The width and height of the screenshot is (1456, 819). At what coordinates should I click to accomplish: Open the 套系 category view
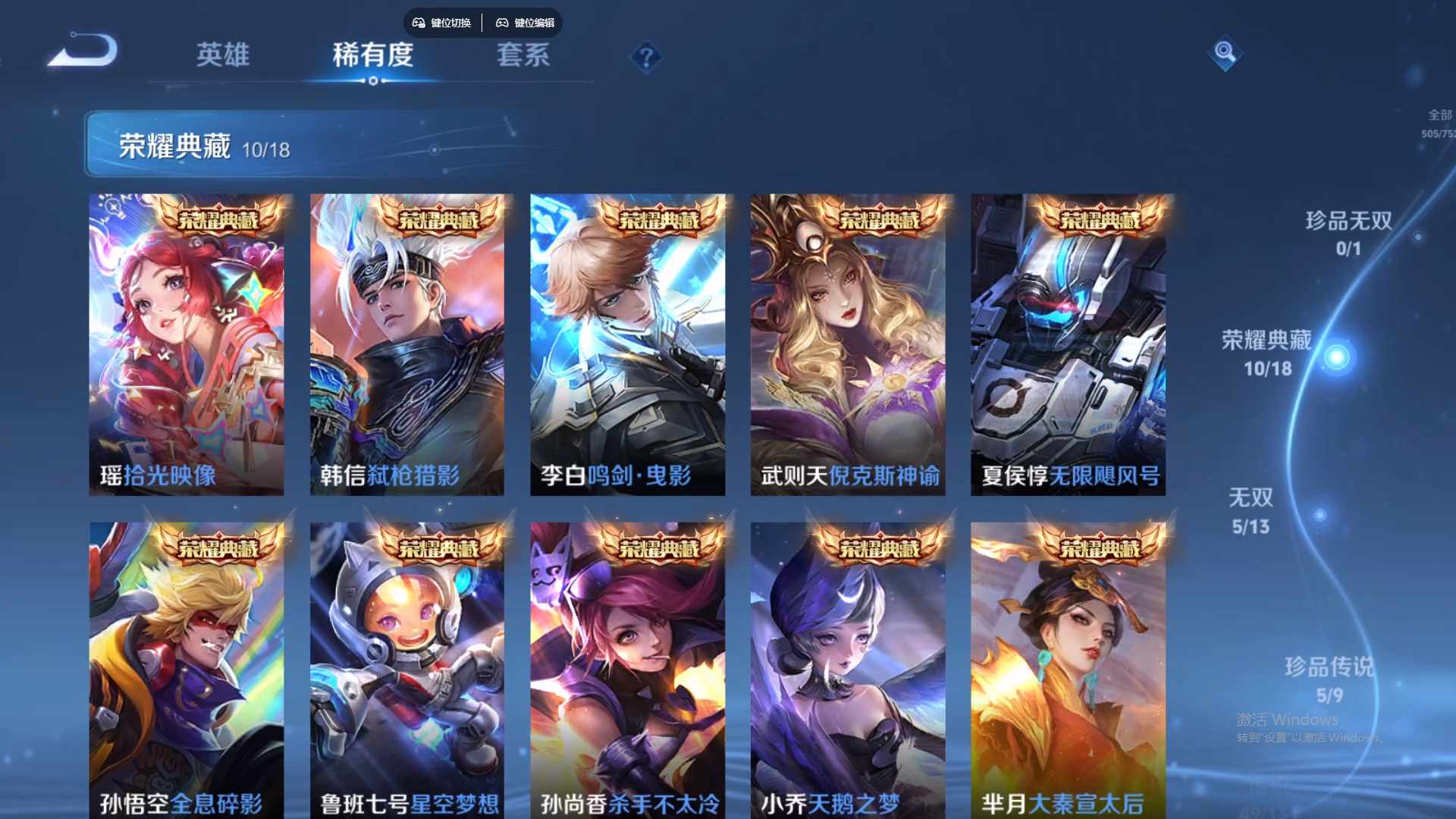[523, 54]
